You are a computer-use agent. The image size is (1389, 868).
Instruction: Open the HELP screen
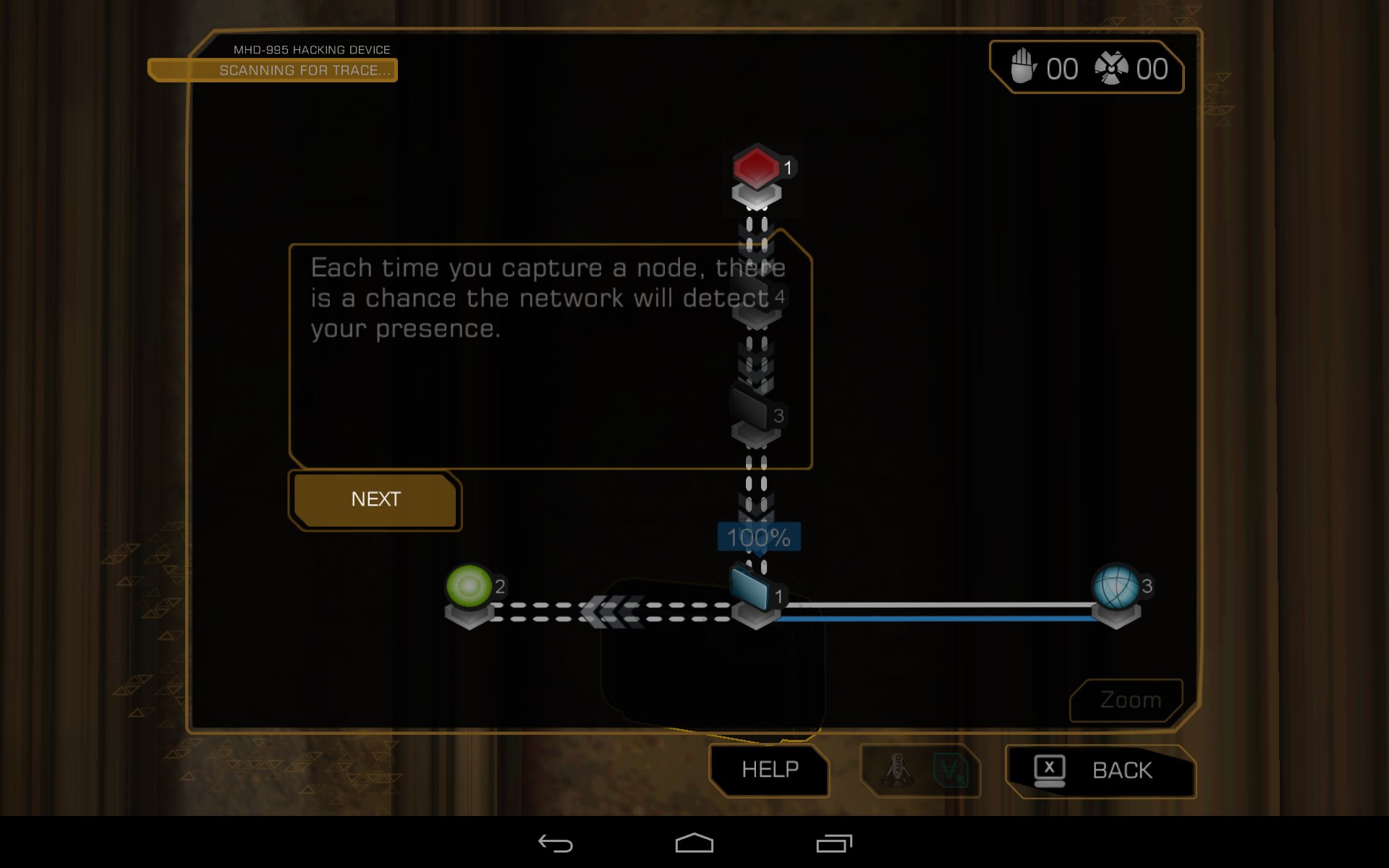coord(769,770)
